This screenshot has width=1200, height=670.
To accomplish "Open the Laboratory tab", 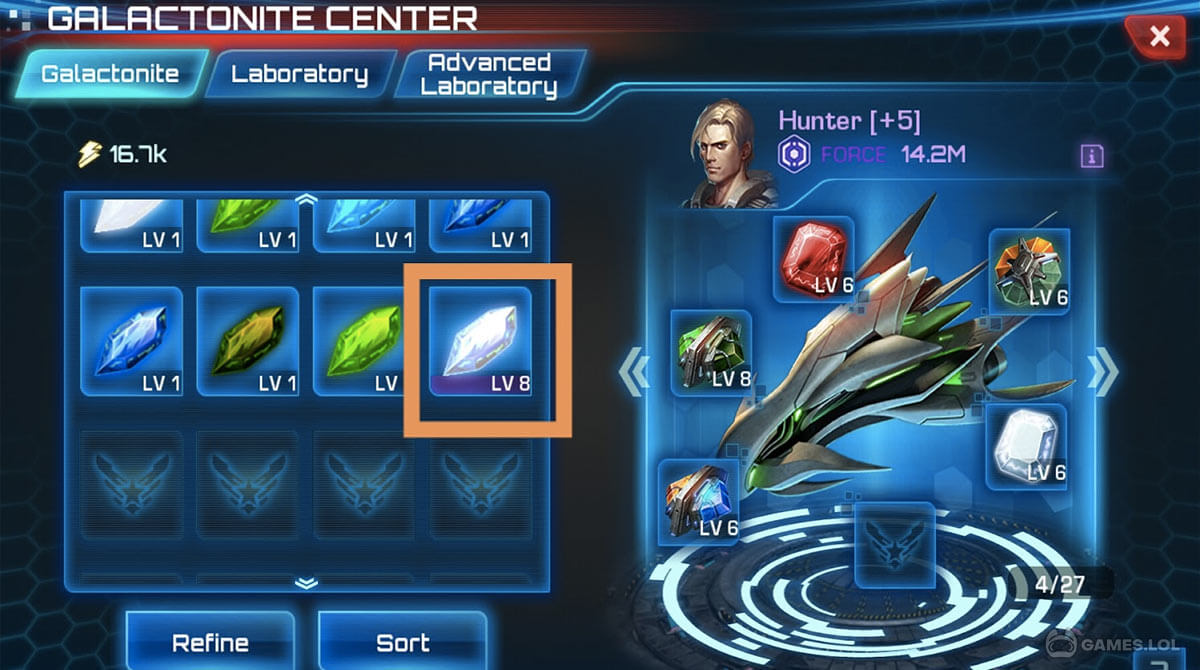I will click(299, 74).
